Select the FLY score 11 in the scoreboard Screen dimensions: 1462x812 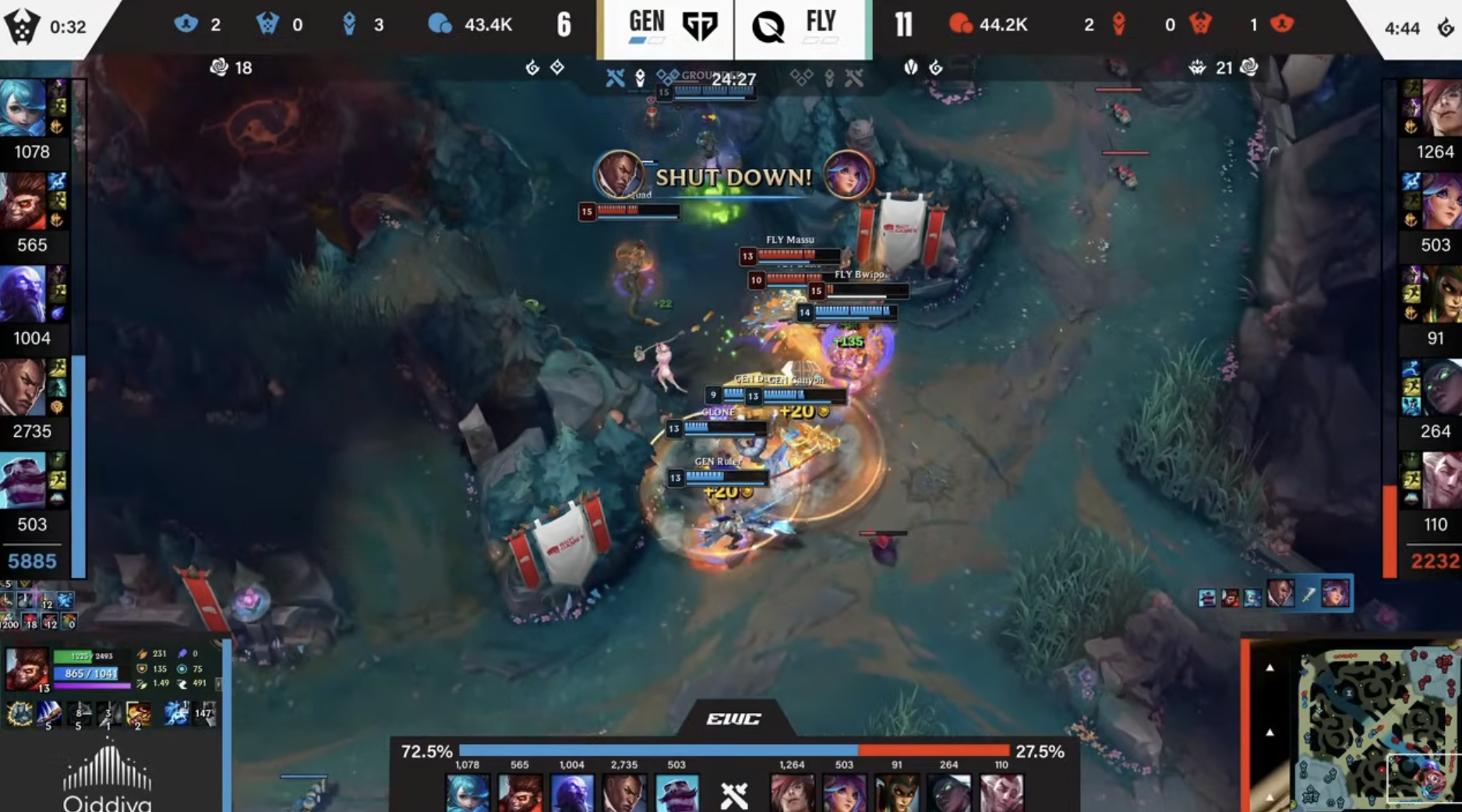904,24
